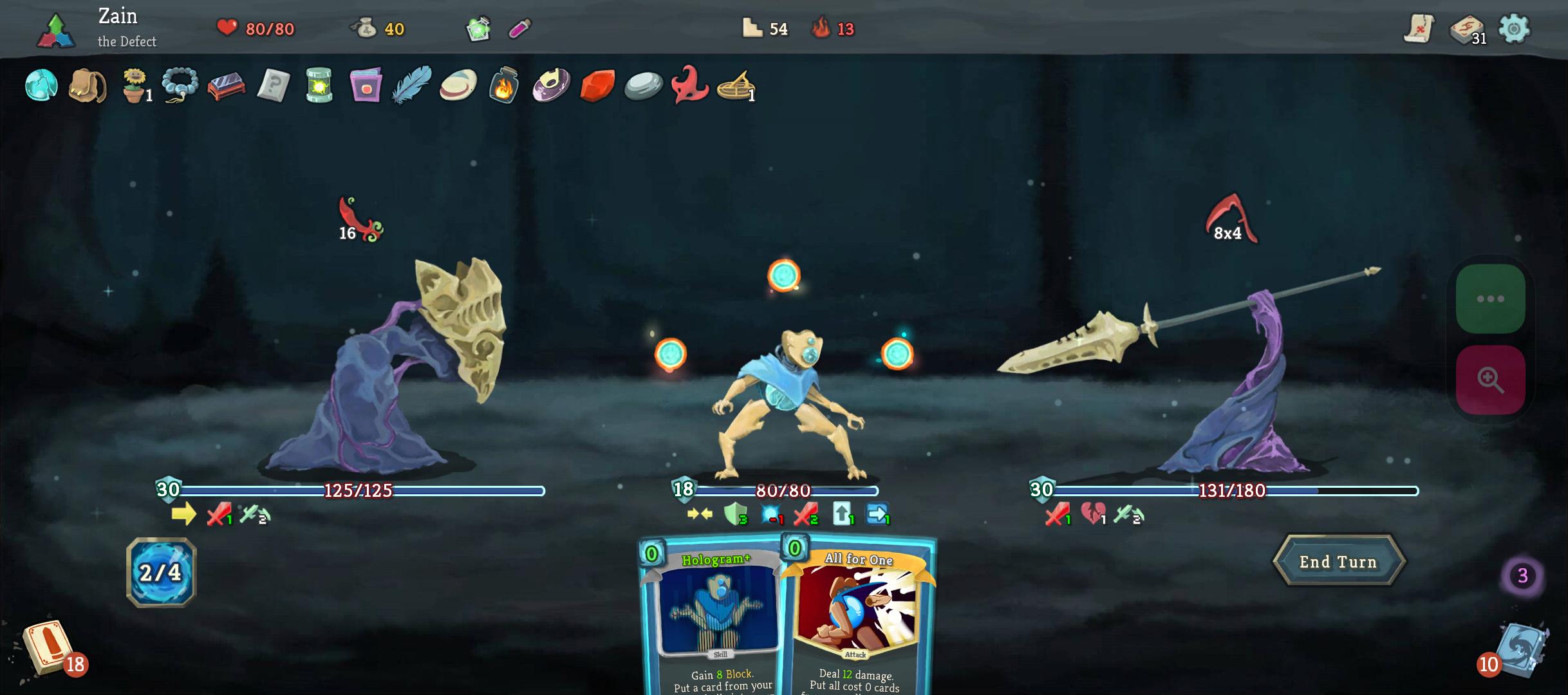
Task: Inspect the cracked orb starter relic
Action: point(41,86)
